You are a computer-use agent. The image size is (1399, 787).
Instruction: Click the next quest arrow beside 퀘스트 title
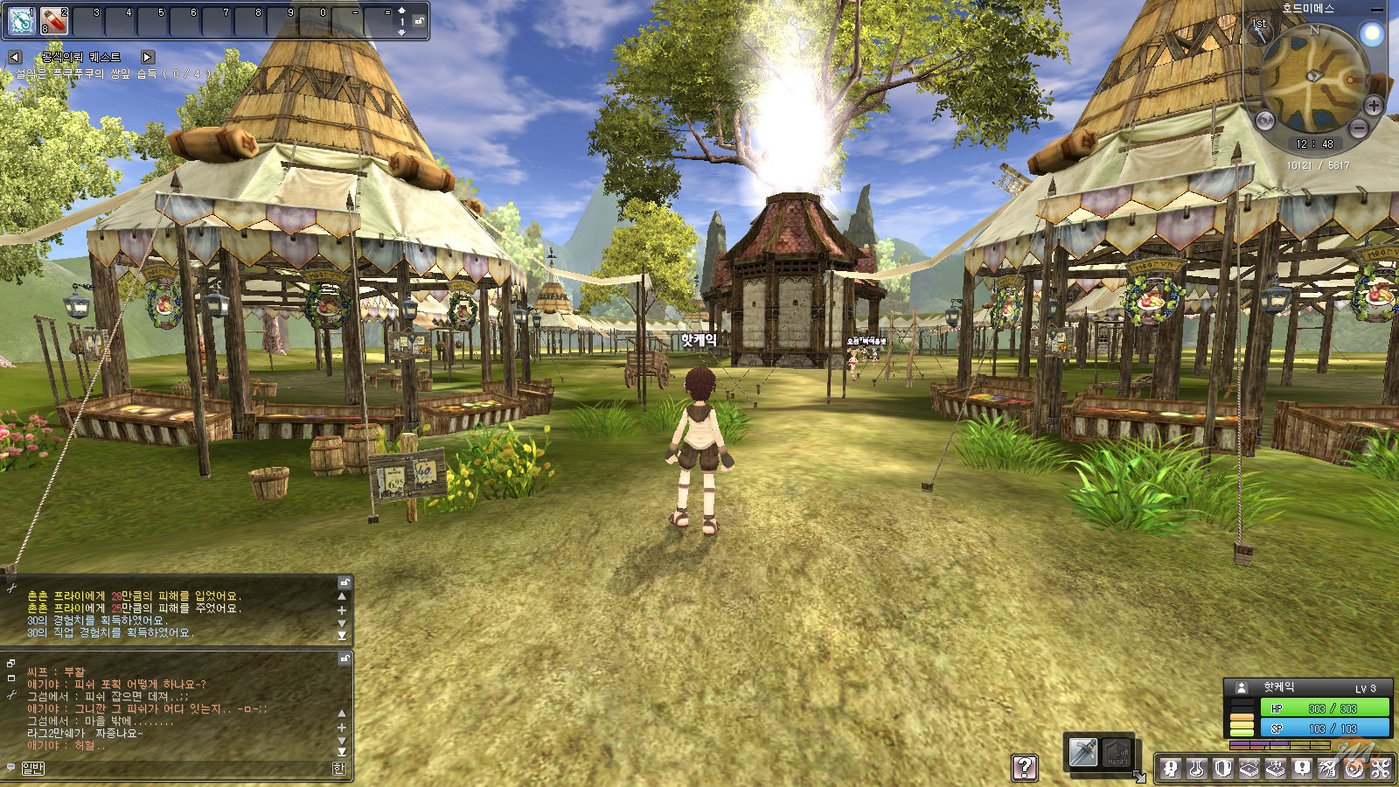coord(147,57)
